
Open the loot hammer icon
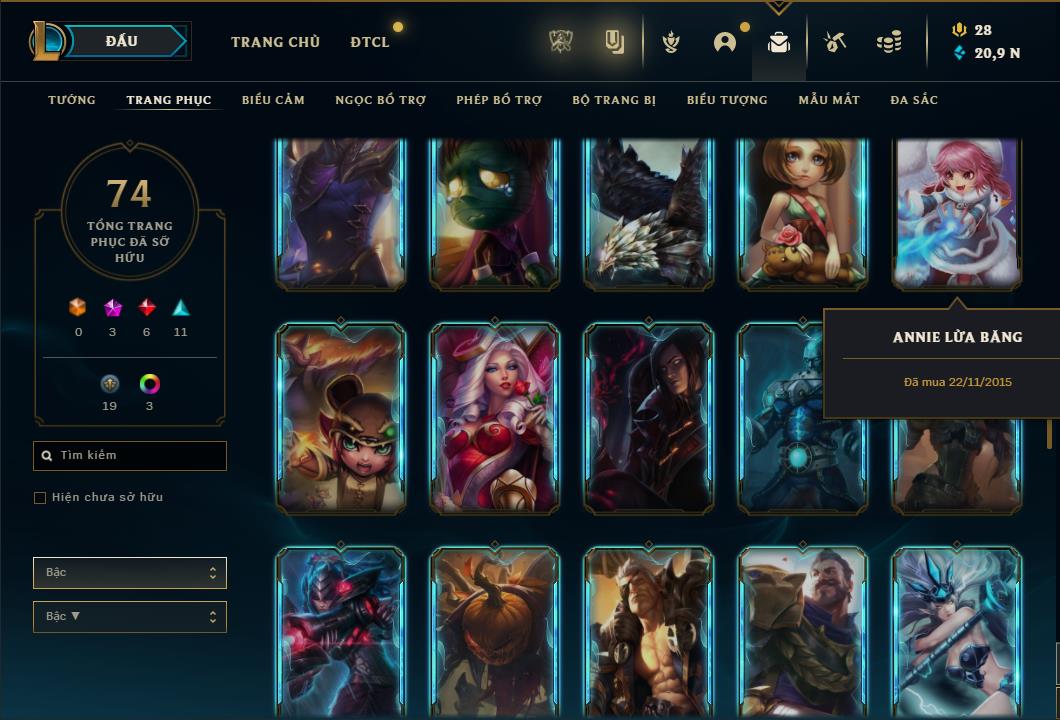835,42
